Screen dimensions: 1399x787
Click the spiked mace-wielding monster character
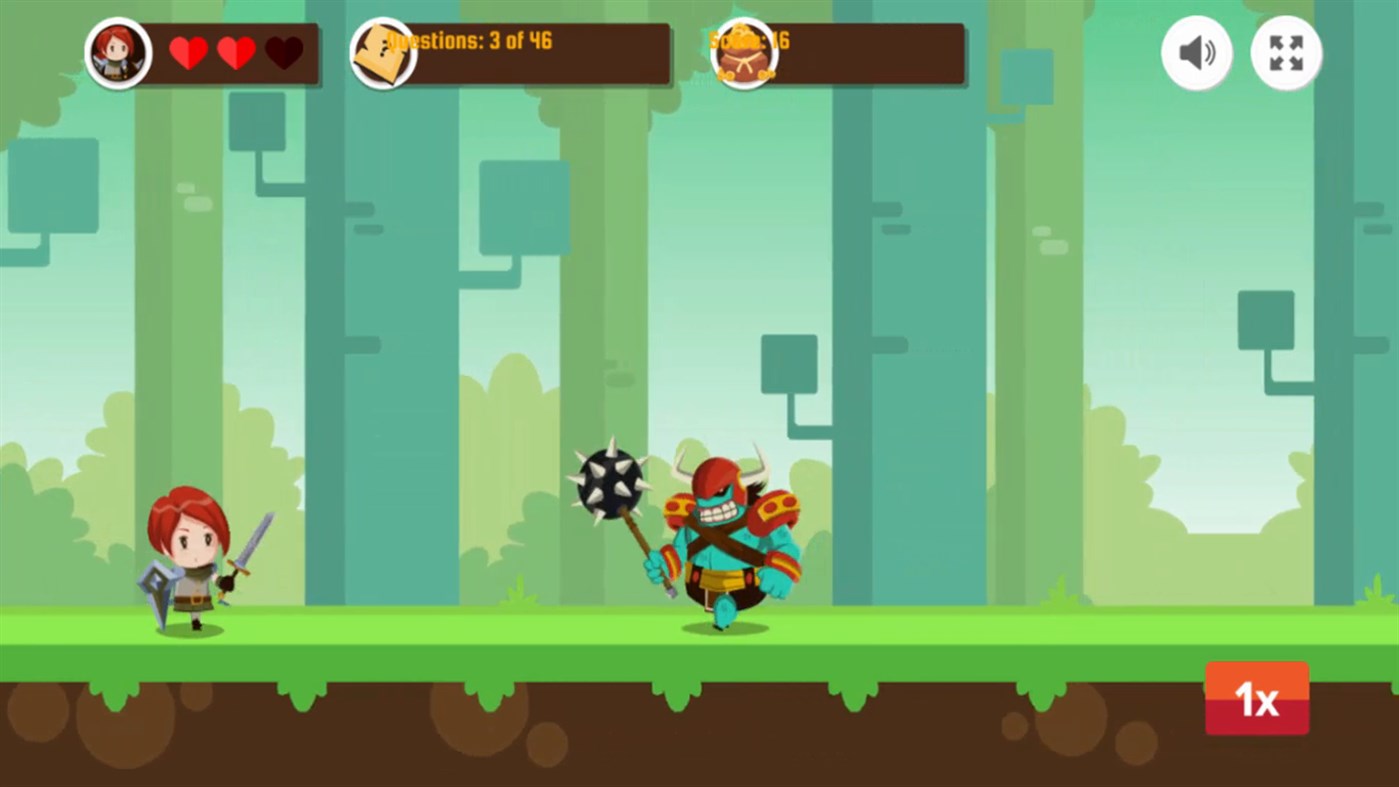(720, 540)
